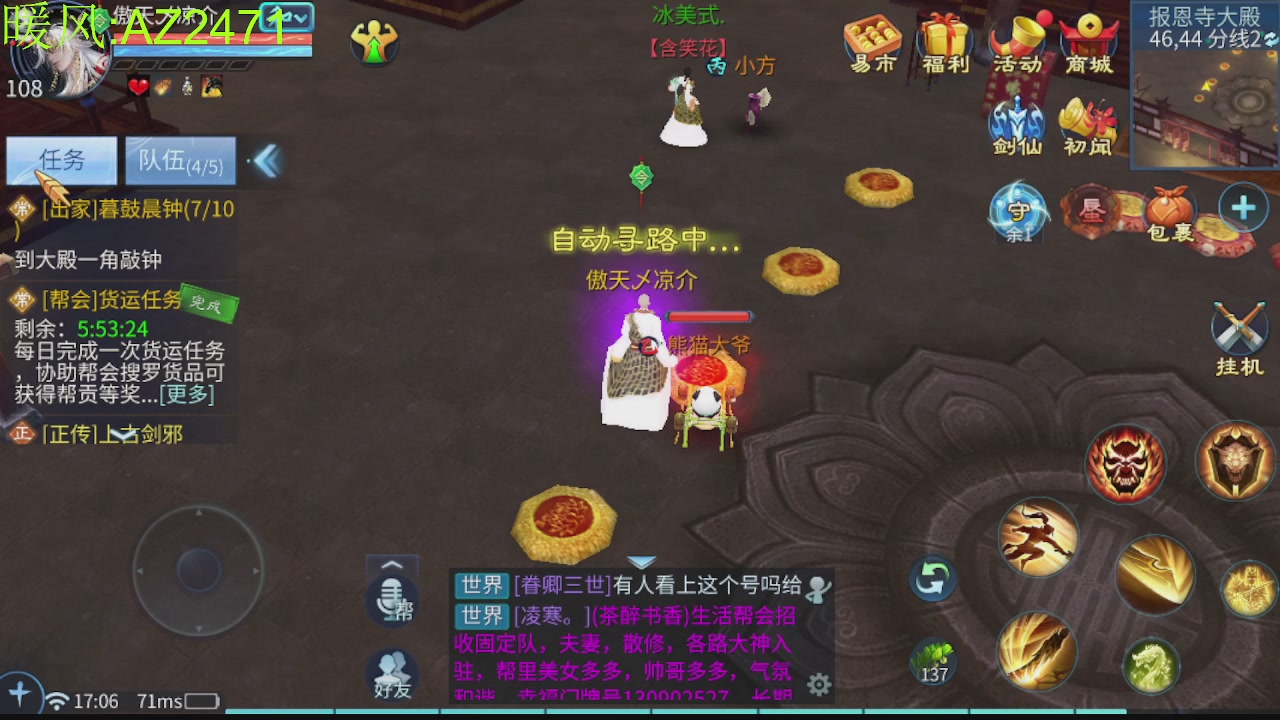Viewport: 1280px width, 720px height.
Task: Switch to the 队伍(4/5) team tab
Action: 180,160
